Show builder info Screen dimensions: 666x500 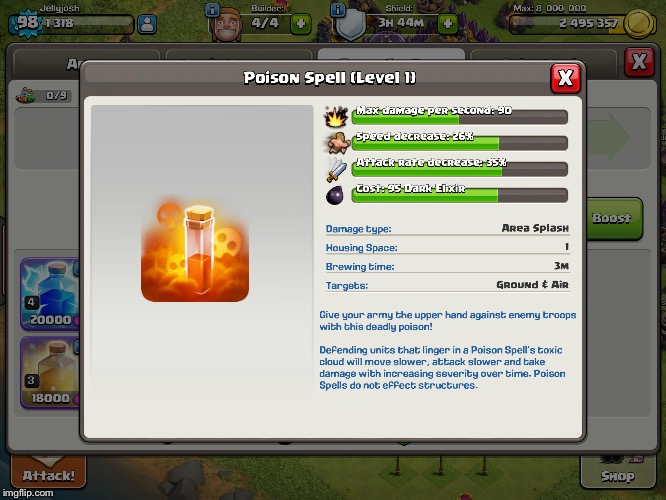211,8
